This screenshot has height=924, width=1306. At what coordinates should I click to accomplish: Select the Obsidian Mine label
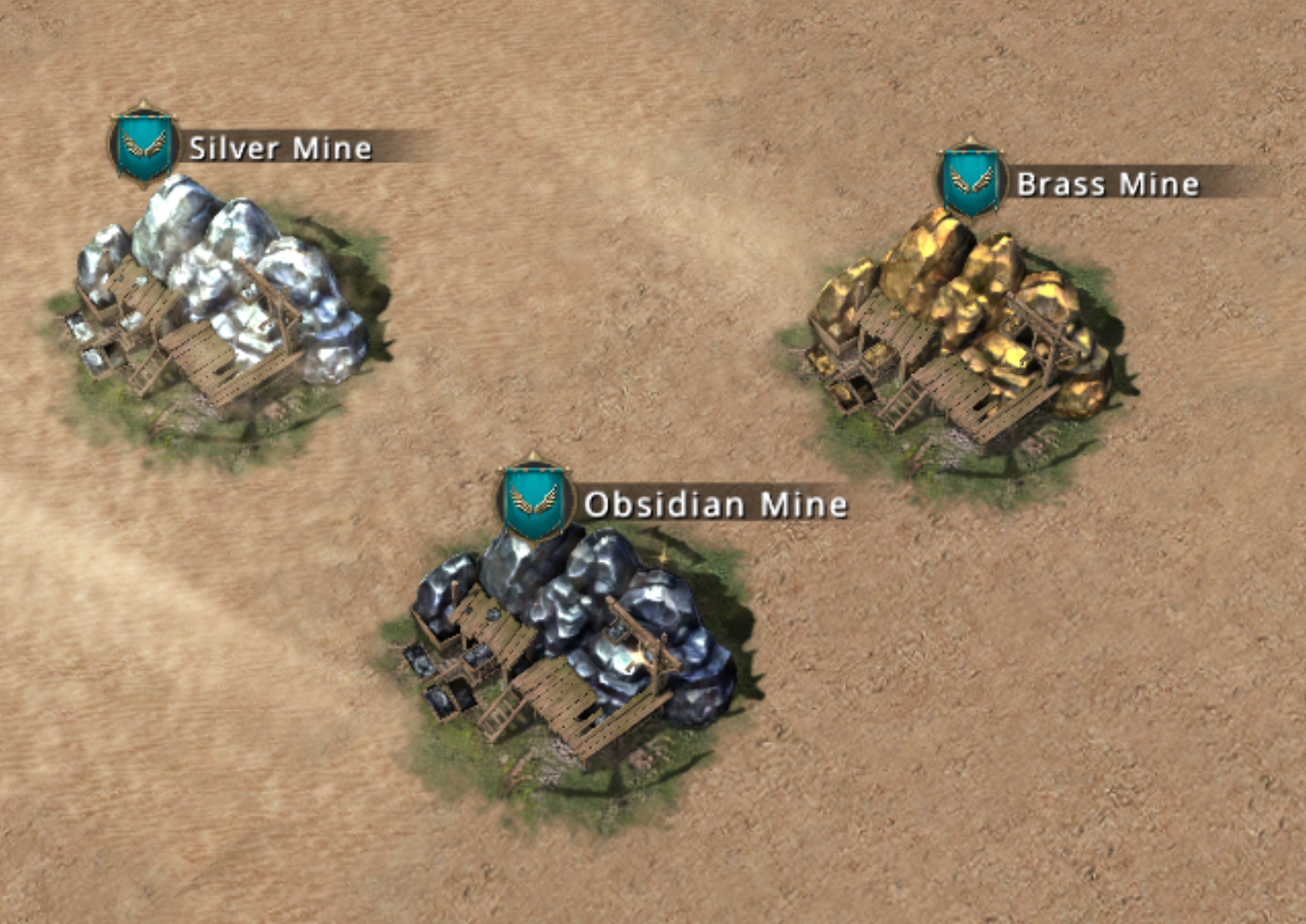[x=715, y=503]
